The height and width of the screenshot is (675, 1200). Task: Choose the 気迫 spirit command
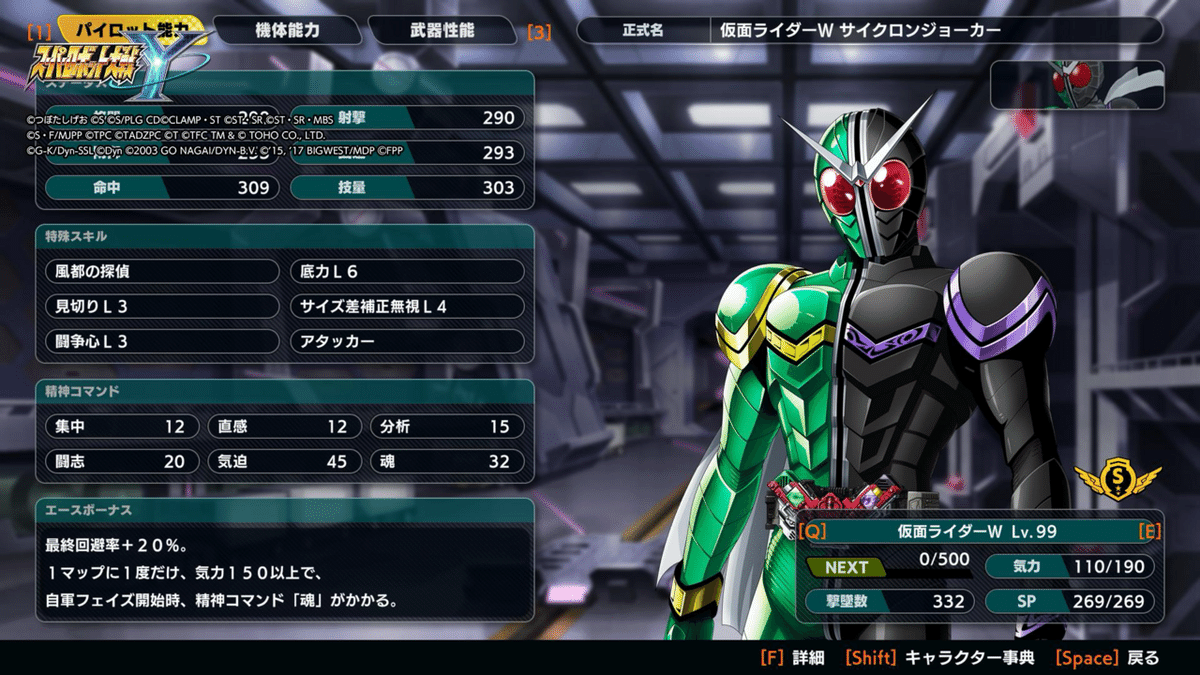[x=283, y=461]
